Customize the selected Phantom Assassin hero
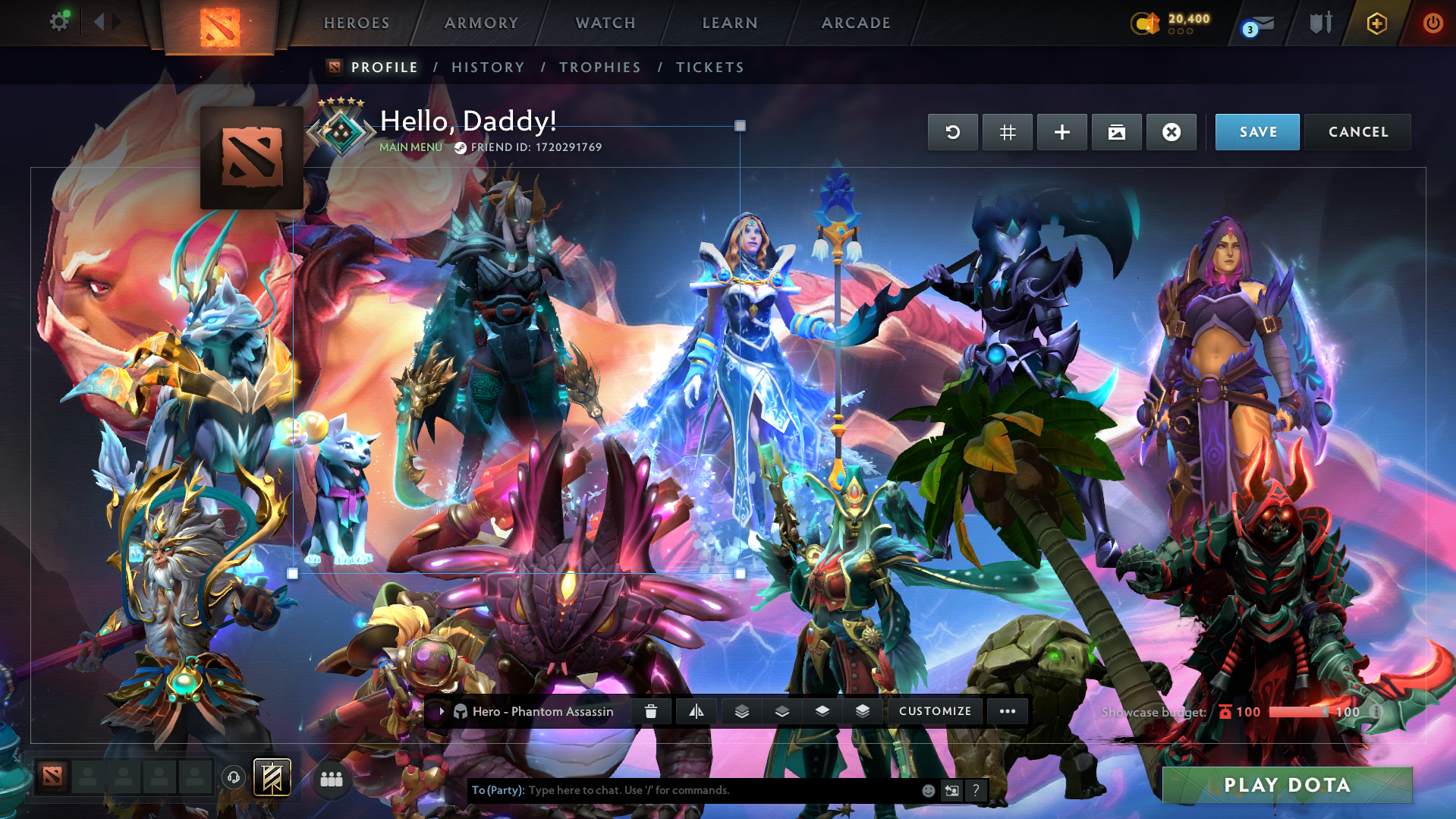This screenshot has height=819, width=1456. 935,711
